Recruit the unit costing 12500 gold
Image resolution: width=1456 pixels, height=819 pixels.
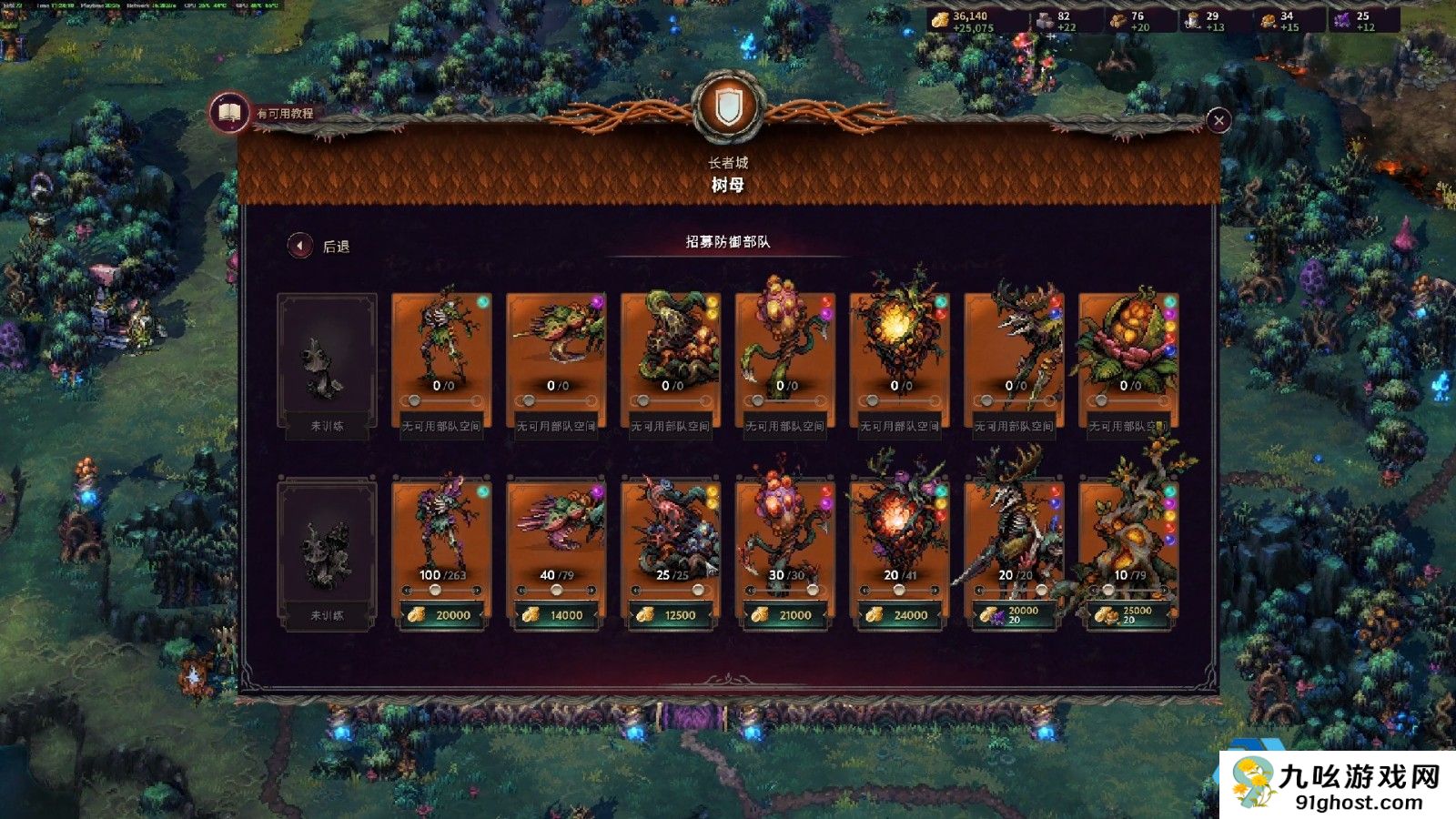[x=671, y=615]
